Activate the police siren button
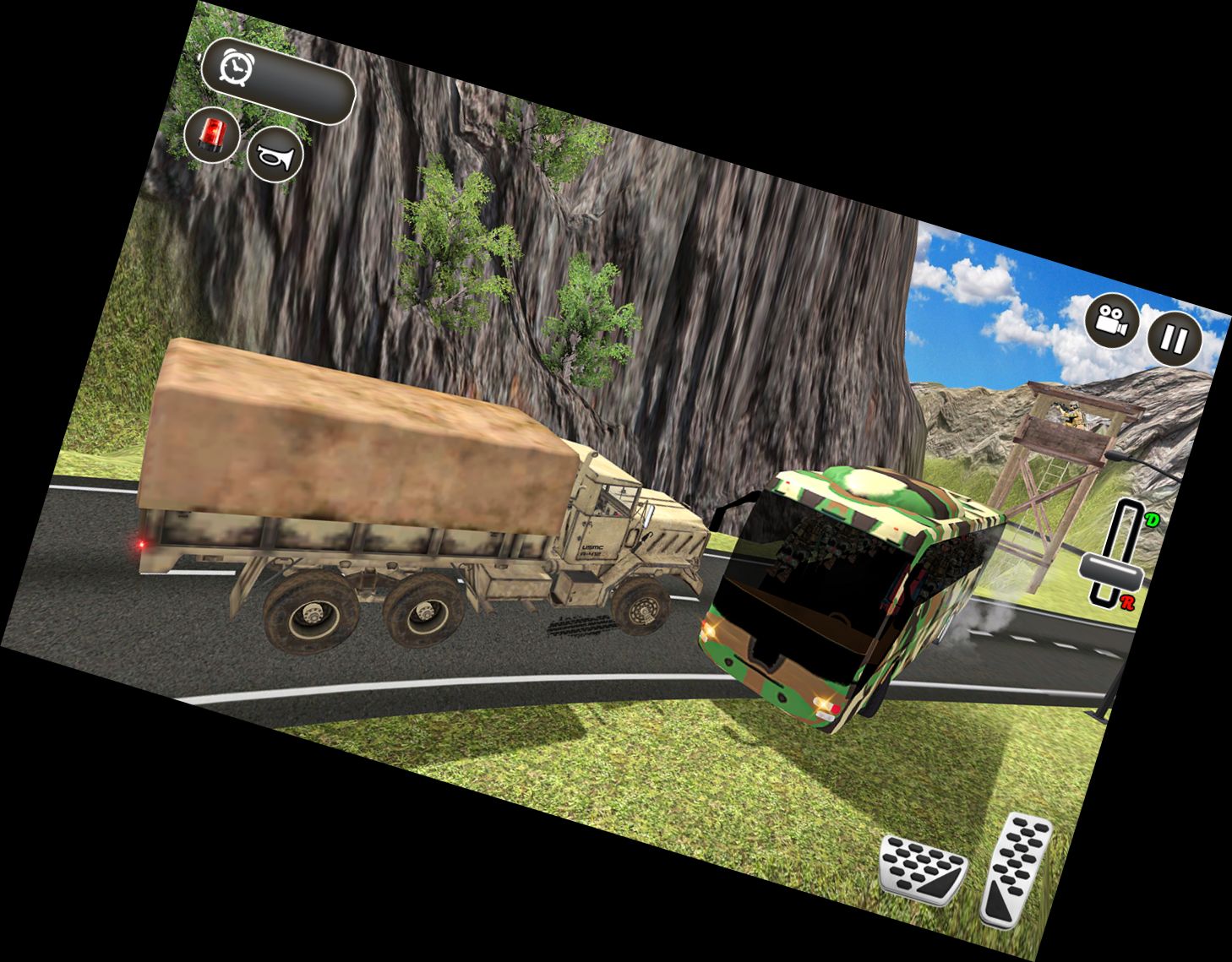1232x962 pixels. pyautogui.click(x=214, y=133)
